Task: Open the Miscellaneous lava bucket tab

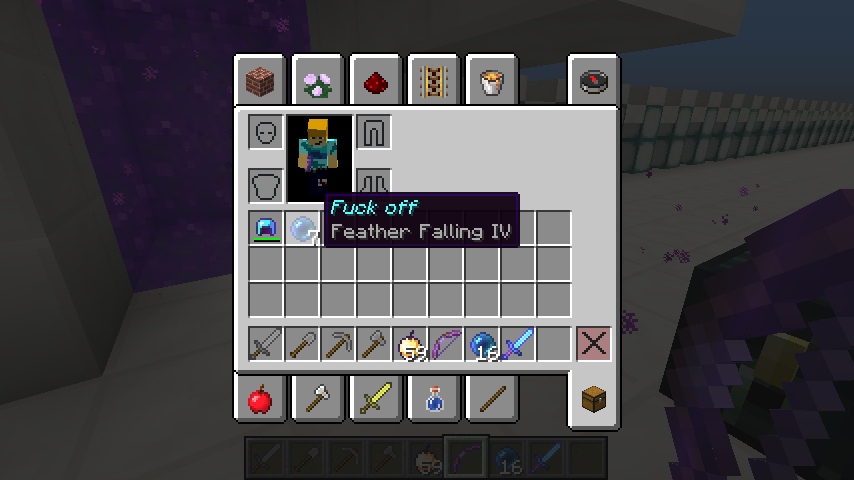Action: point(491,82)
